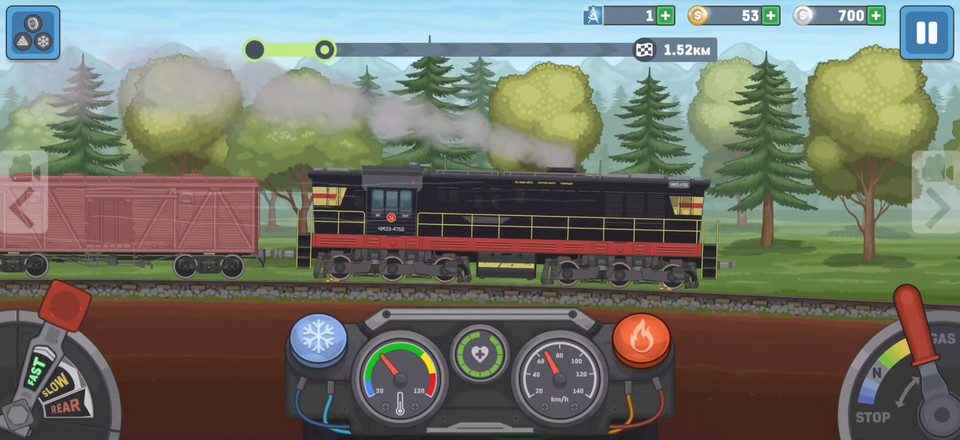Add more silver coins with the plus

click(876, 15)
